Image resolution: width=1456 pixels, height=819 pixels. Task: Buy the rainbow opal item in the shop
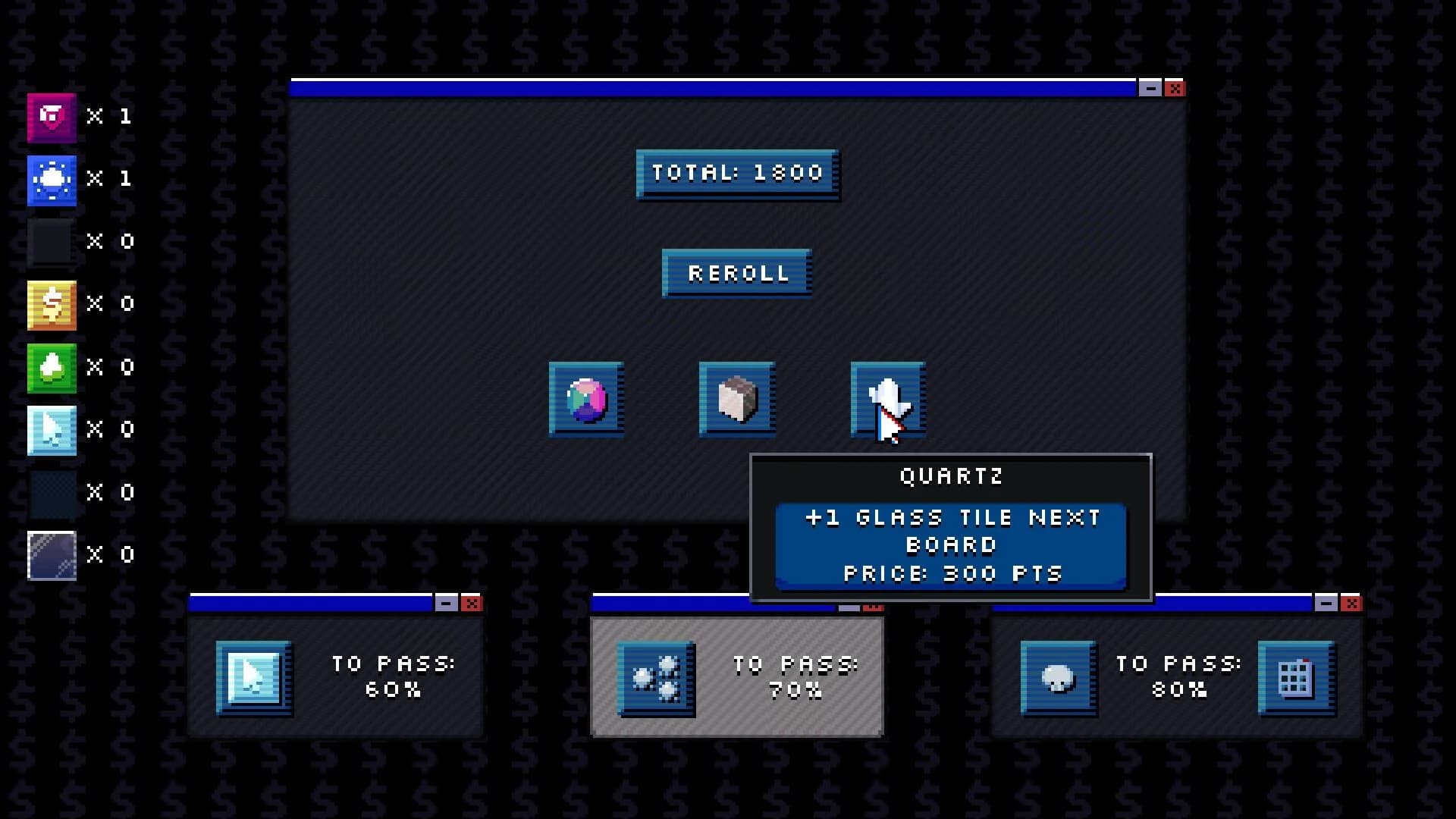pos(586,398)
